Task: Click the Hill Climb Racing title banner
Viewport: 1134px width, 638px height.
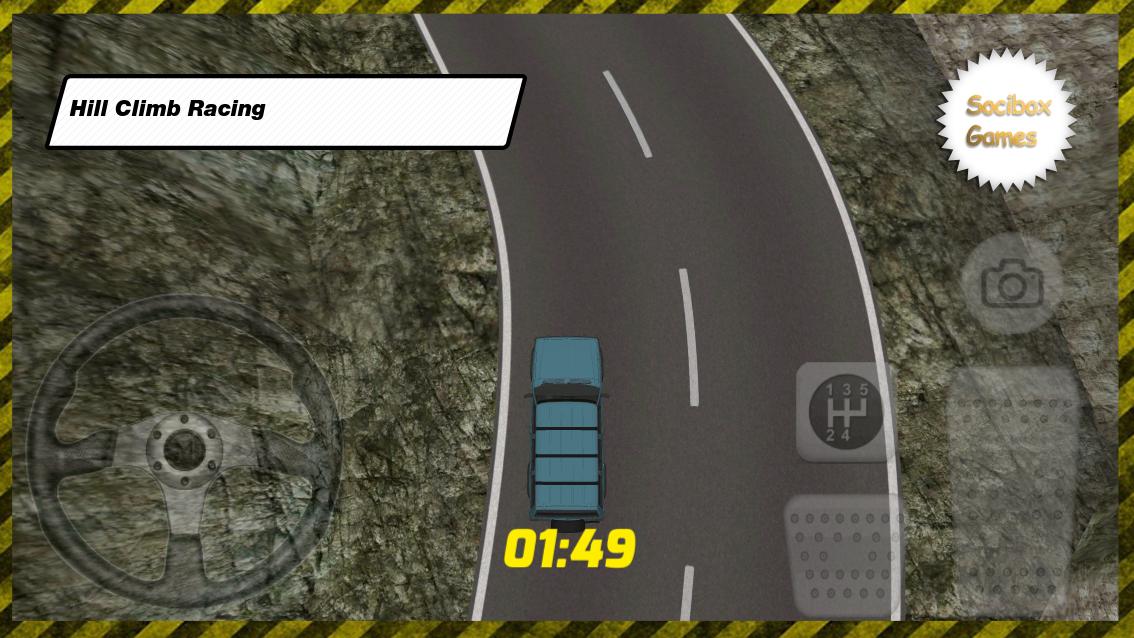Action: [286, 110]
